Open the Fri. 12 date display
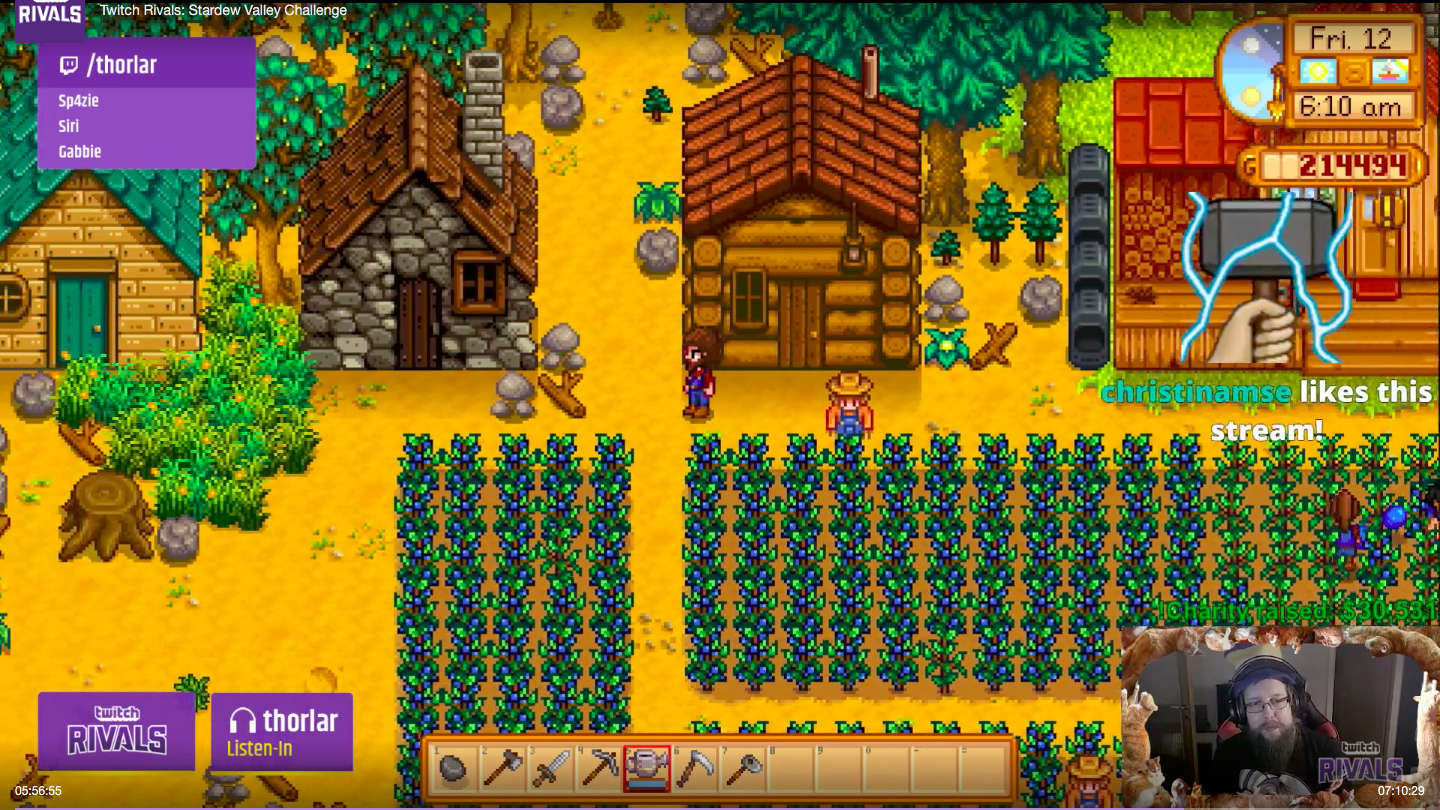 [x=1352, y=40]
